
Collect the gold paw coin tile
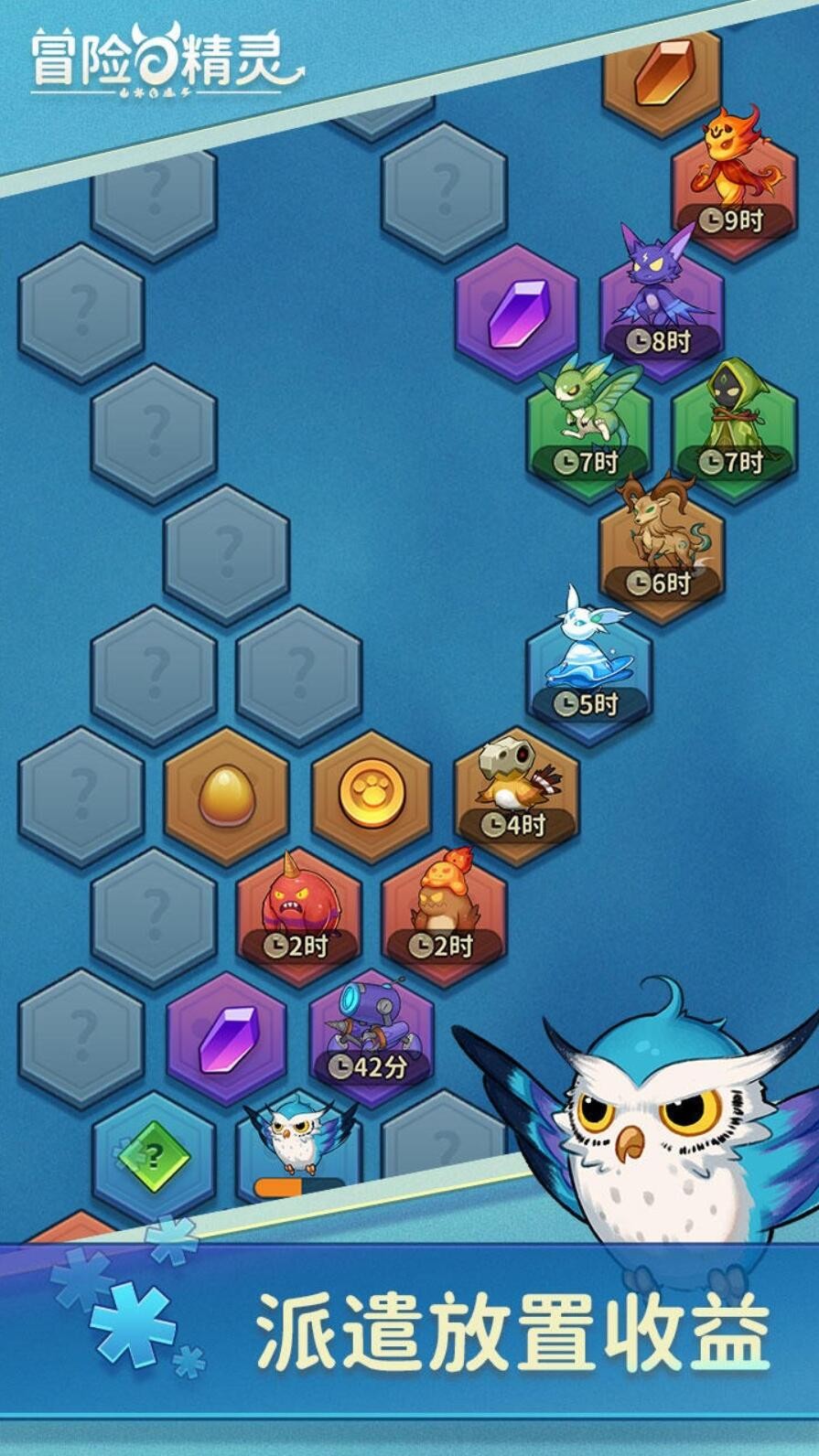point(371,794)
